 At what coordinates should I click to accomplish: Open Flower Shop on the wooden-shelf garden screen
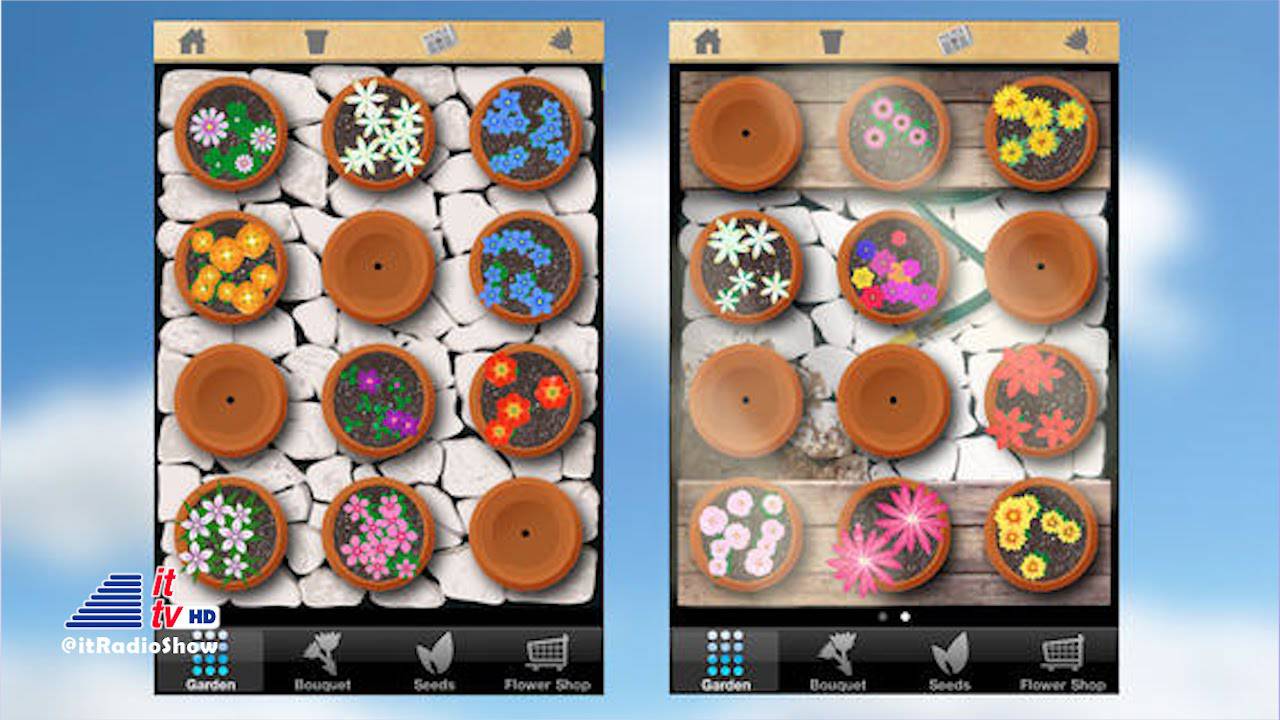(x=1062, y=661)
